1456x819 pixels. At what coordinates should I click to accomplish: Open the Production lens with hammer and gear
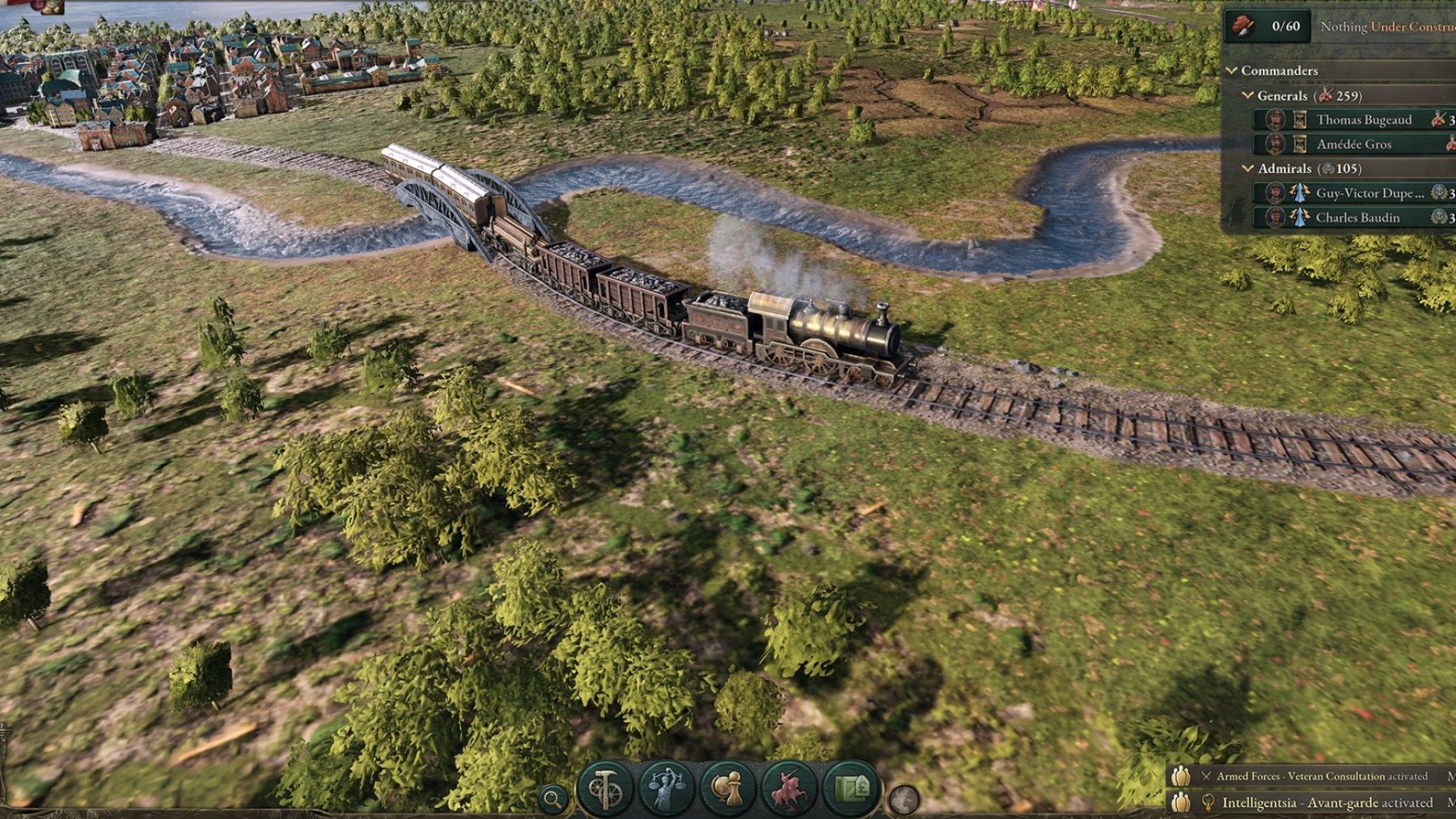(604, 787)
